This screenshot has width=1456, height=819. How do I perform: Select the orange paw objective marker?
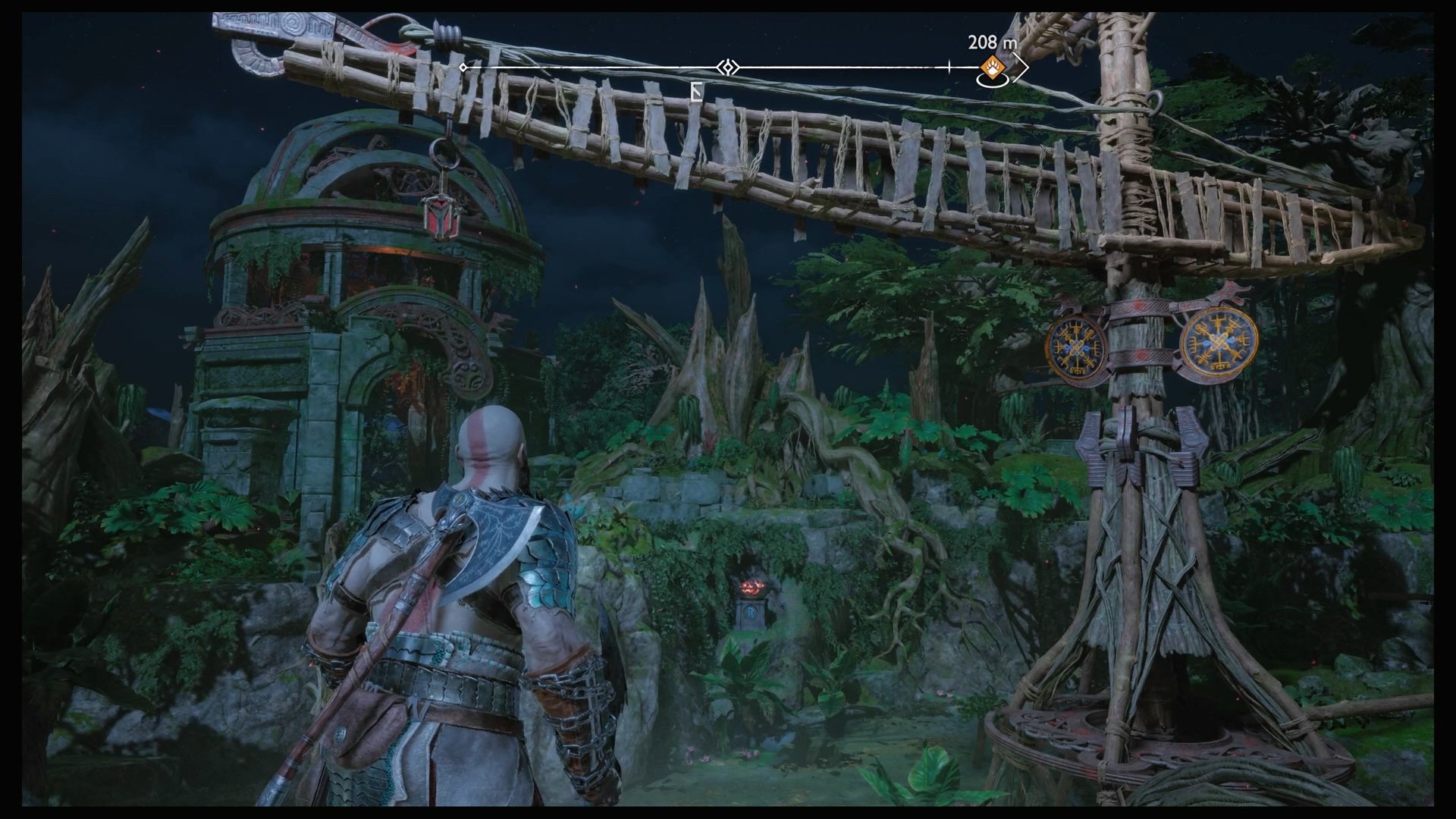(990, 67)
